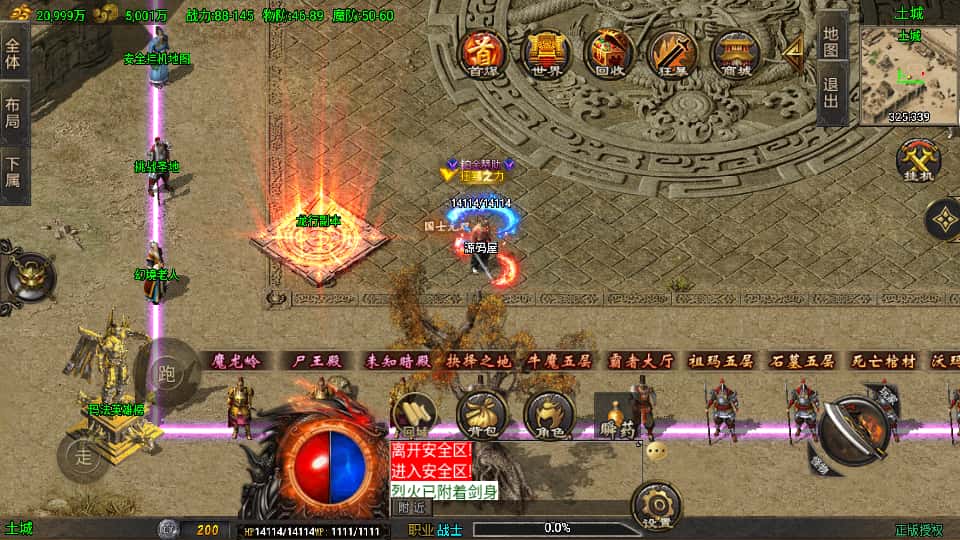
Task: Open the 世界 world menu icon
Action: click(545, 53)
